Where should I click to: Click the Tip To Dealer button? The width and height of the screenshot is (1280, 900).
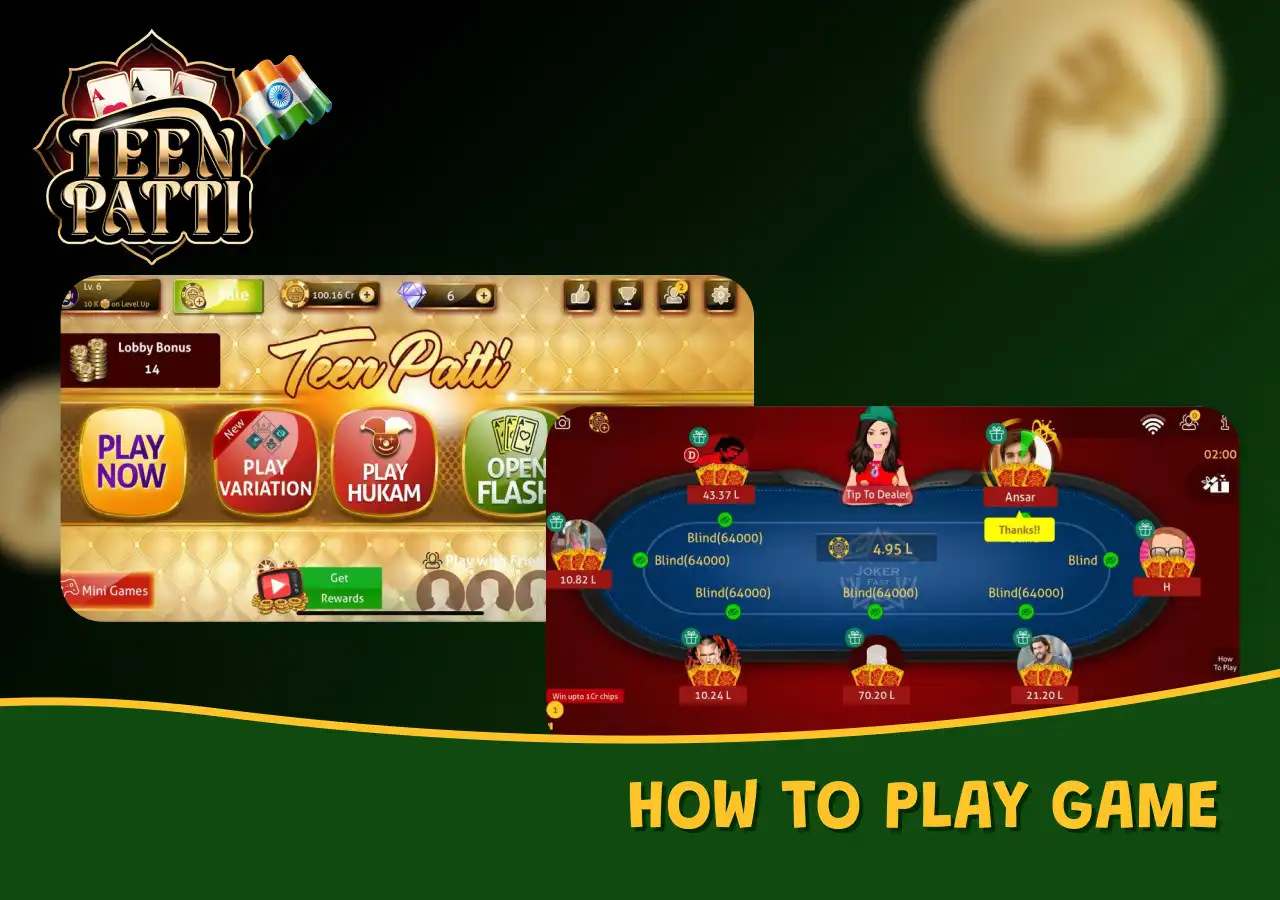(878, 493)
